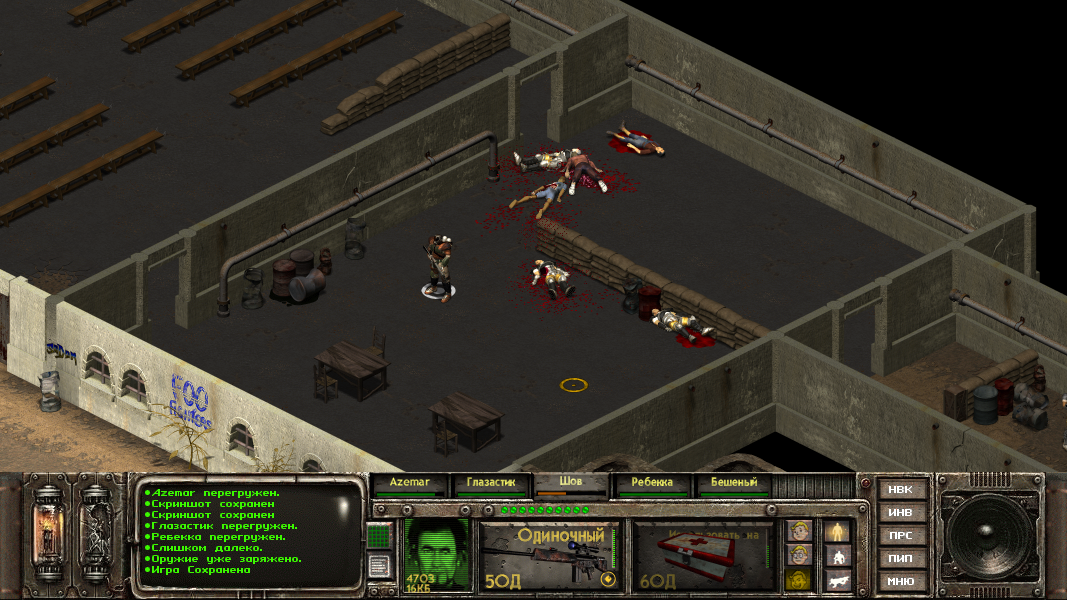Set the crouching stance
Image resolution: width=1067 pixels, height=600 pixels.
click(x=837, y=555)
